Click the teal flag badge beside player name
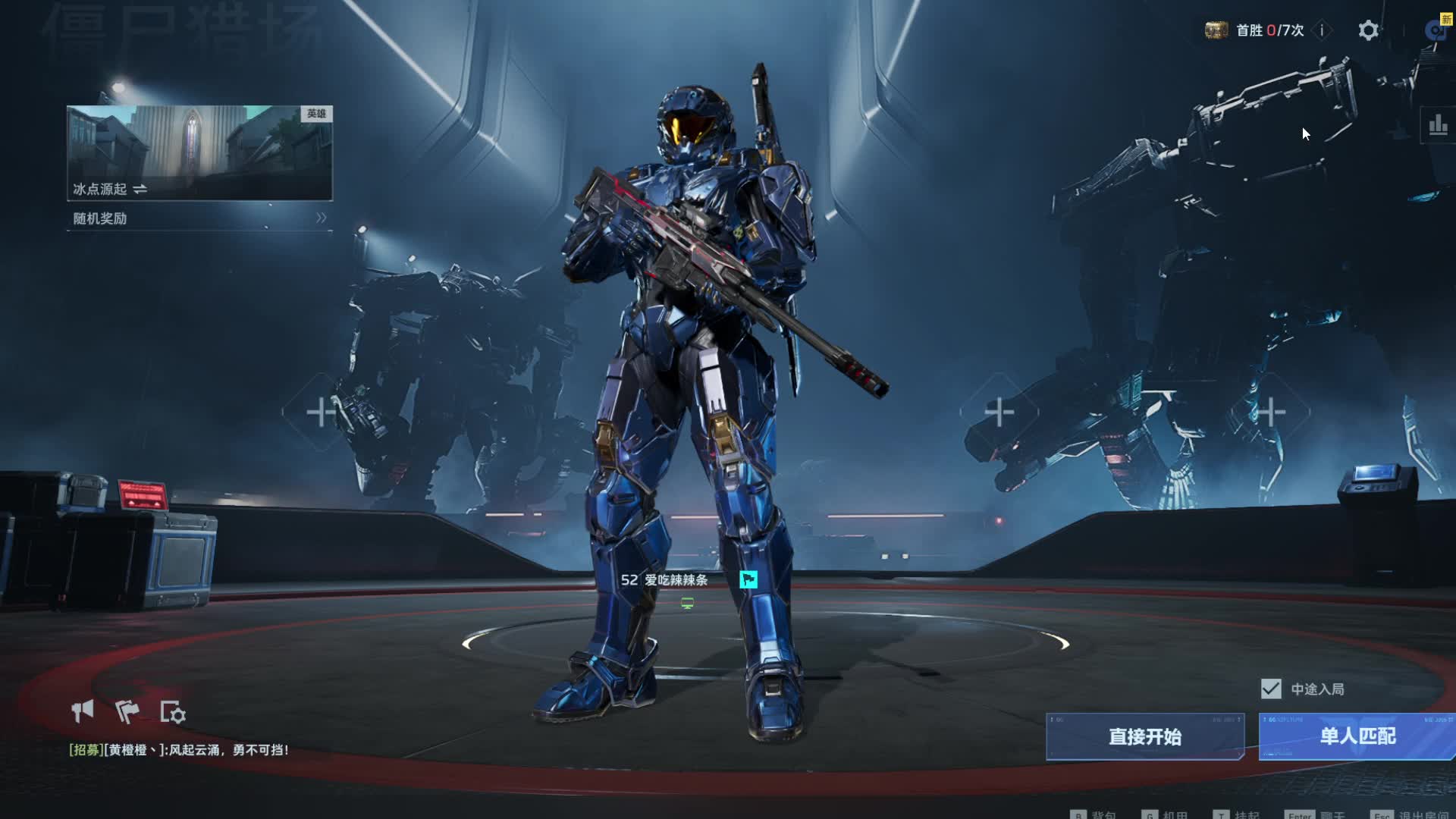Image resolution: width=1456 pixels, height=819 pixels. [748, 580]
